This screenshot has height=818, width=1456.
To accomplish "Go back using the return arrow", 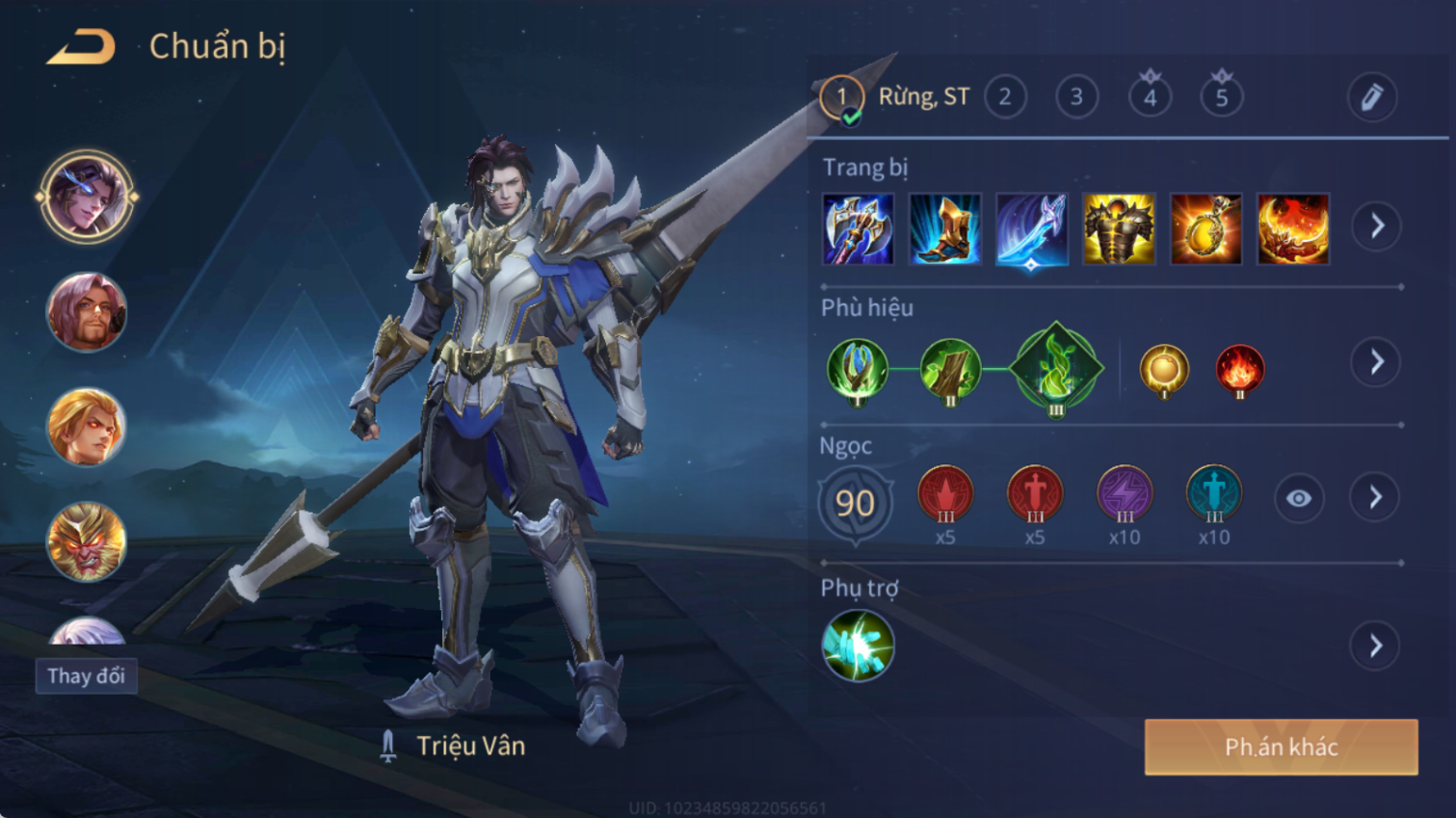I will 81,47.
